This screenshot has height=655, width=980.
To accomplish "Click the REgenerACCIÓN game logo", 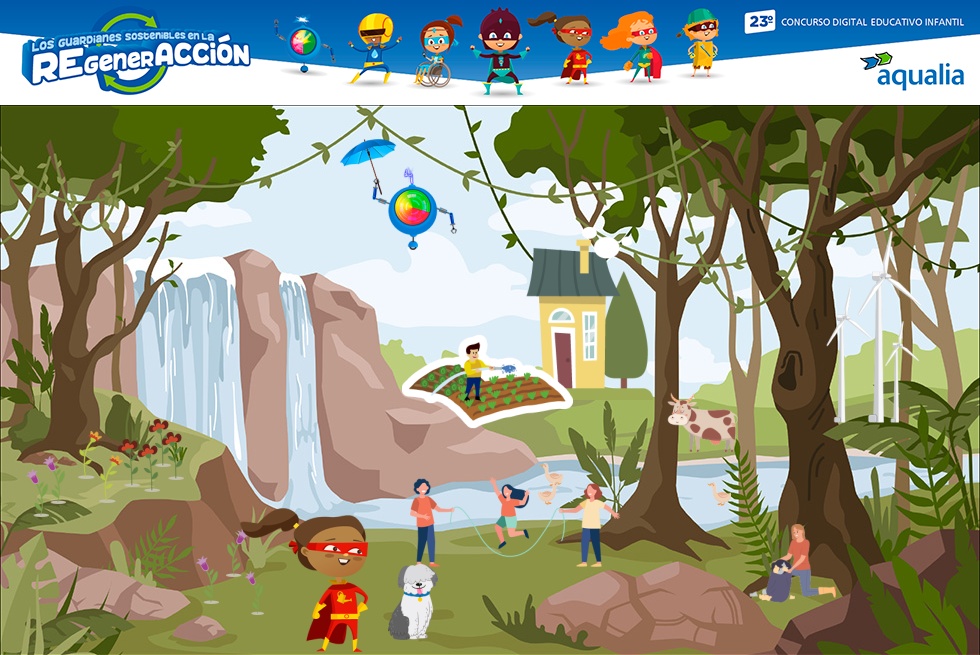I will click(135, 57).
